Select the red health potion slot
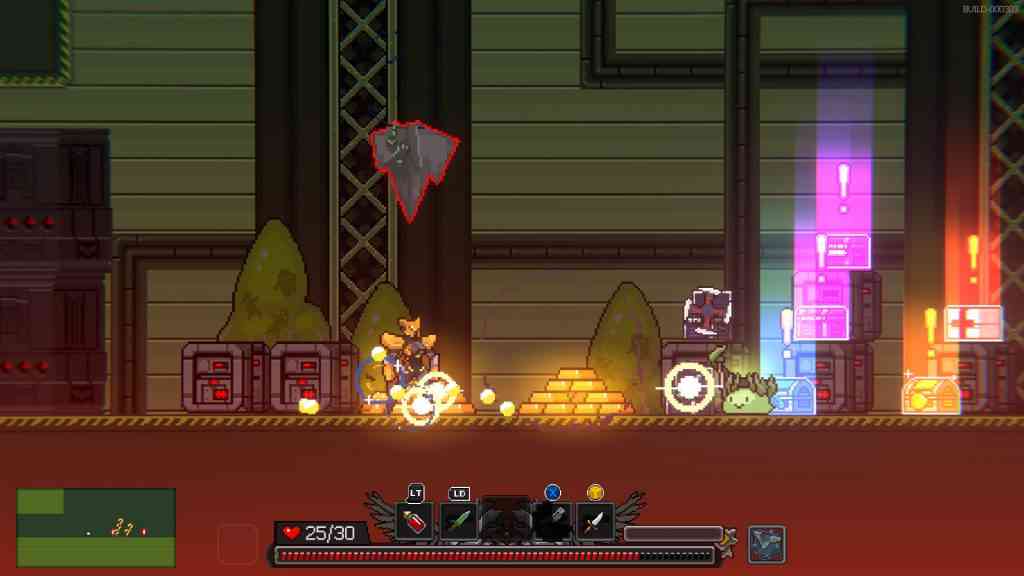Image resolution: width=1024 pixels, height=576 pixels. (x=414, y=521)
